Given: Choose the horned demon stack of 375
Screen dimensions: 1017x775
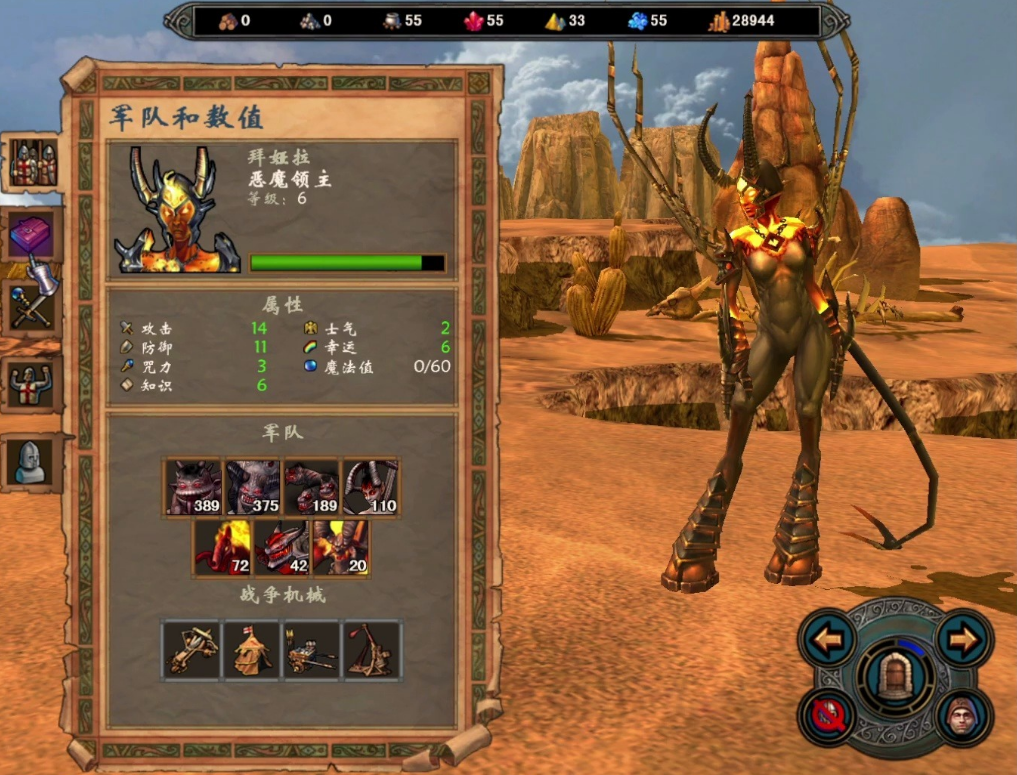Looking at the screenshot, I should tap(253, 488).
